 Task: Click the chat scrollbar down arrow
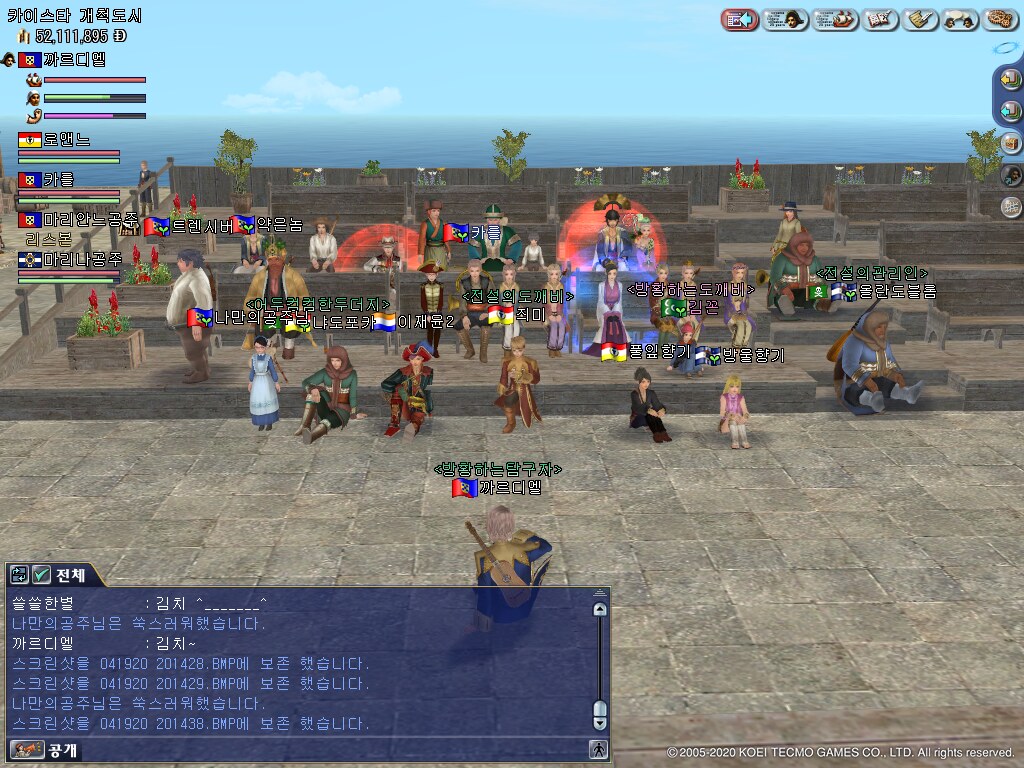pyautogui.click(x=600, y=721)
